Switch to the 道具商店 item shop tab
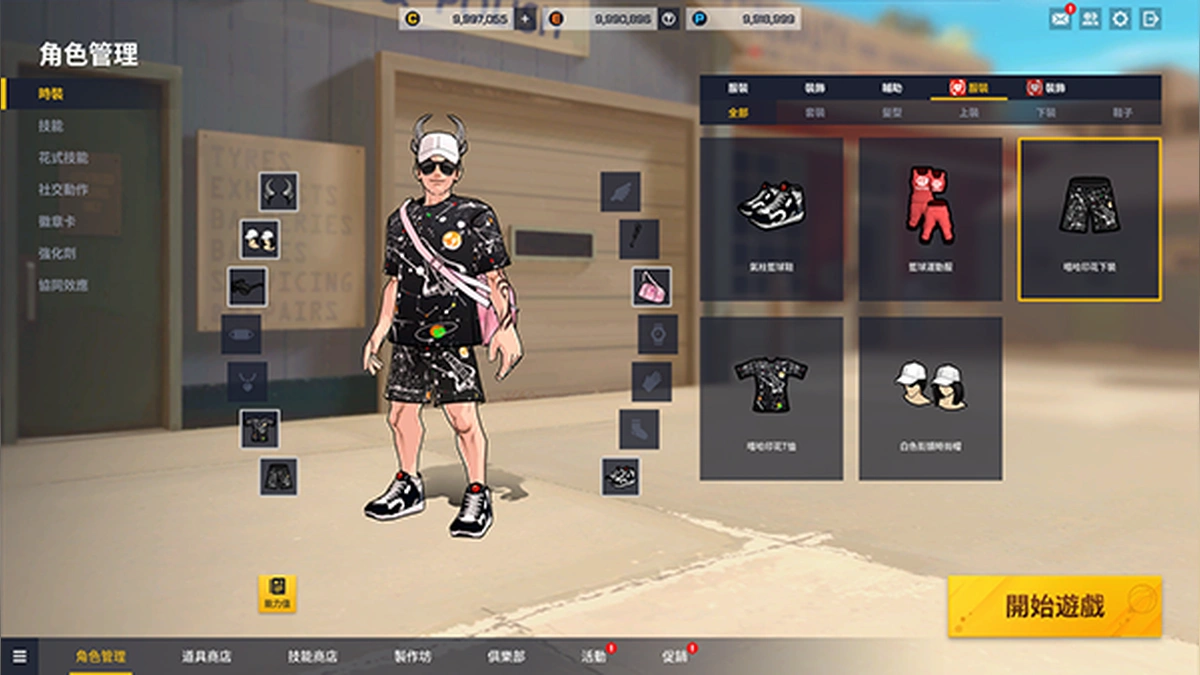Image resolution: width=1200 pixels, height=675 pixels. click(x=206, y=657)
